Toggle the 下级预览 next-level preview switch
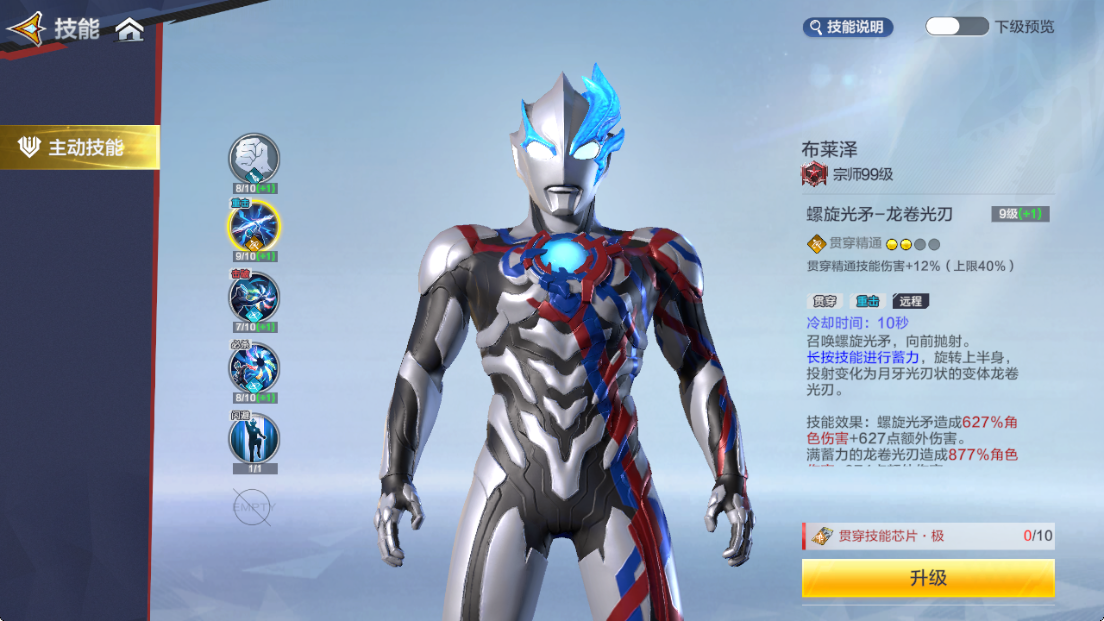Viewport: 1104px width, 621px height. pyautogui.click(x=956, y=27)
